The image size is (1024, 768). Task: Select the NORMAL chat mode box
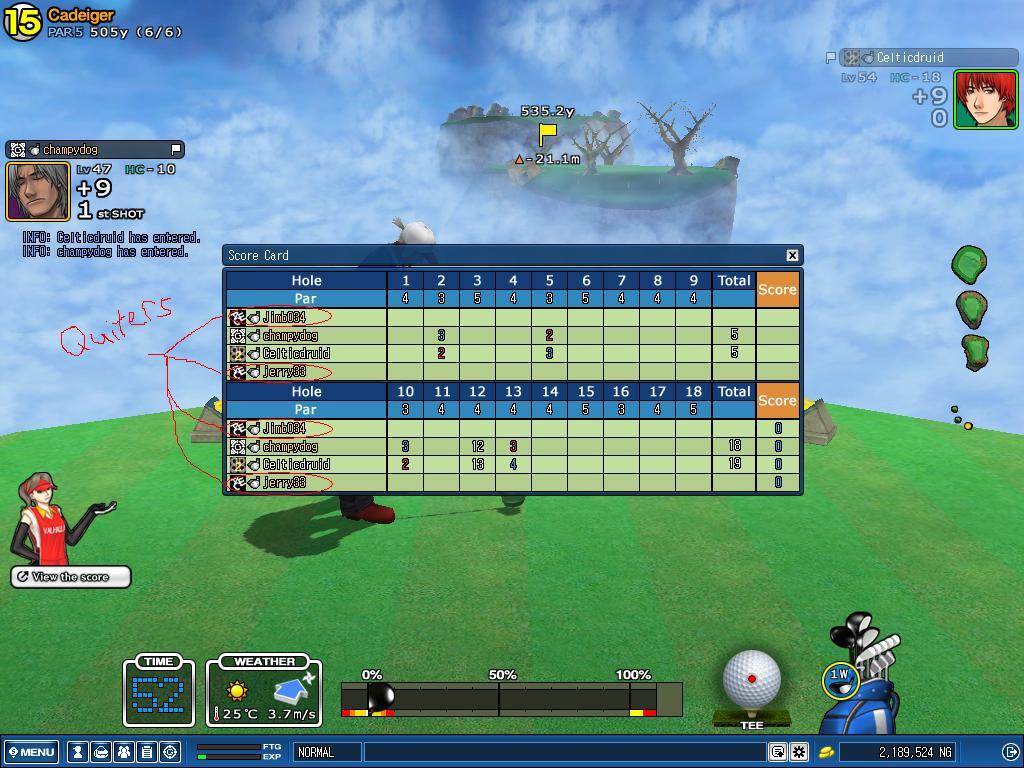coord(327,752)
